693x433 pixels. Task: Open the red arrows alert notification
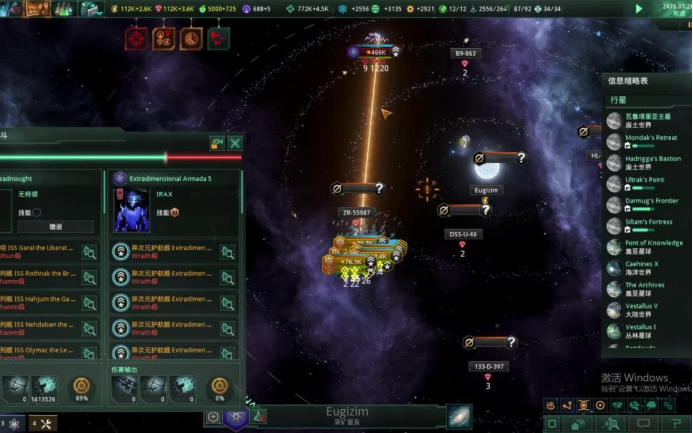coord(218,39)
